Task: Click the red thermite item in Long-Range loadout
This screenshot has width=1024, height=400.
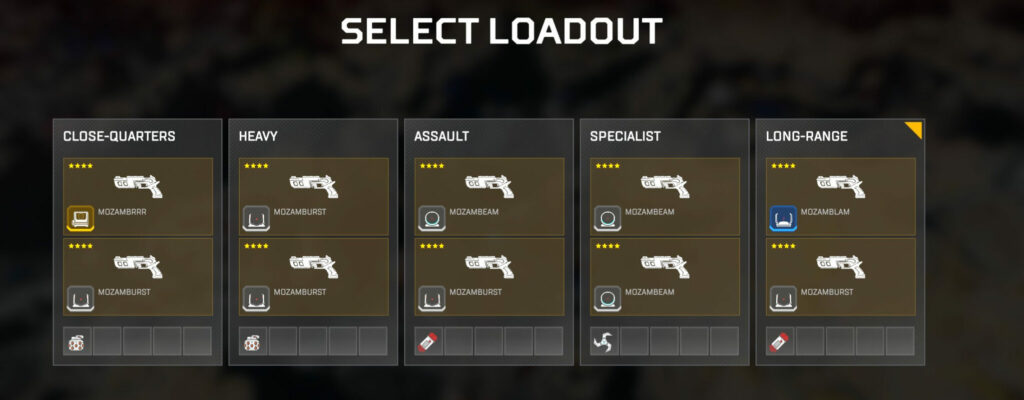Action: 780,341
